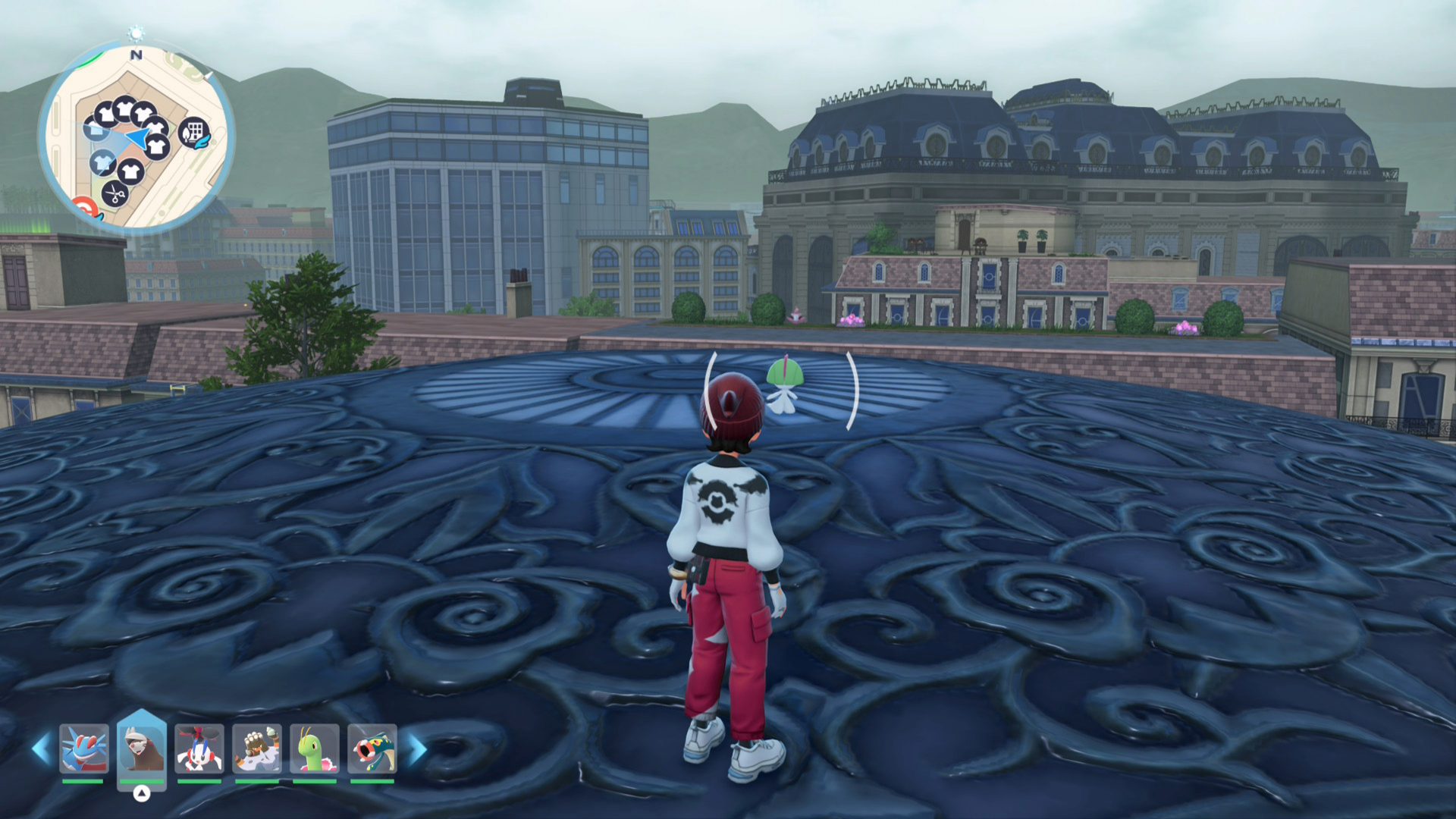Click the party bar's left arrow
The image size is (1456, 819).
(x=40, y=749)
